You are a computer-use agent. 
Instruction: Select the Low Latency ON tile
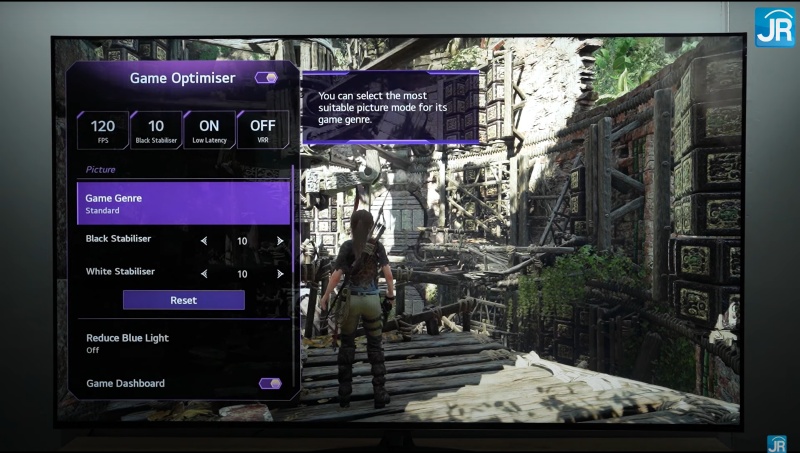(209, 130)
